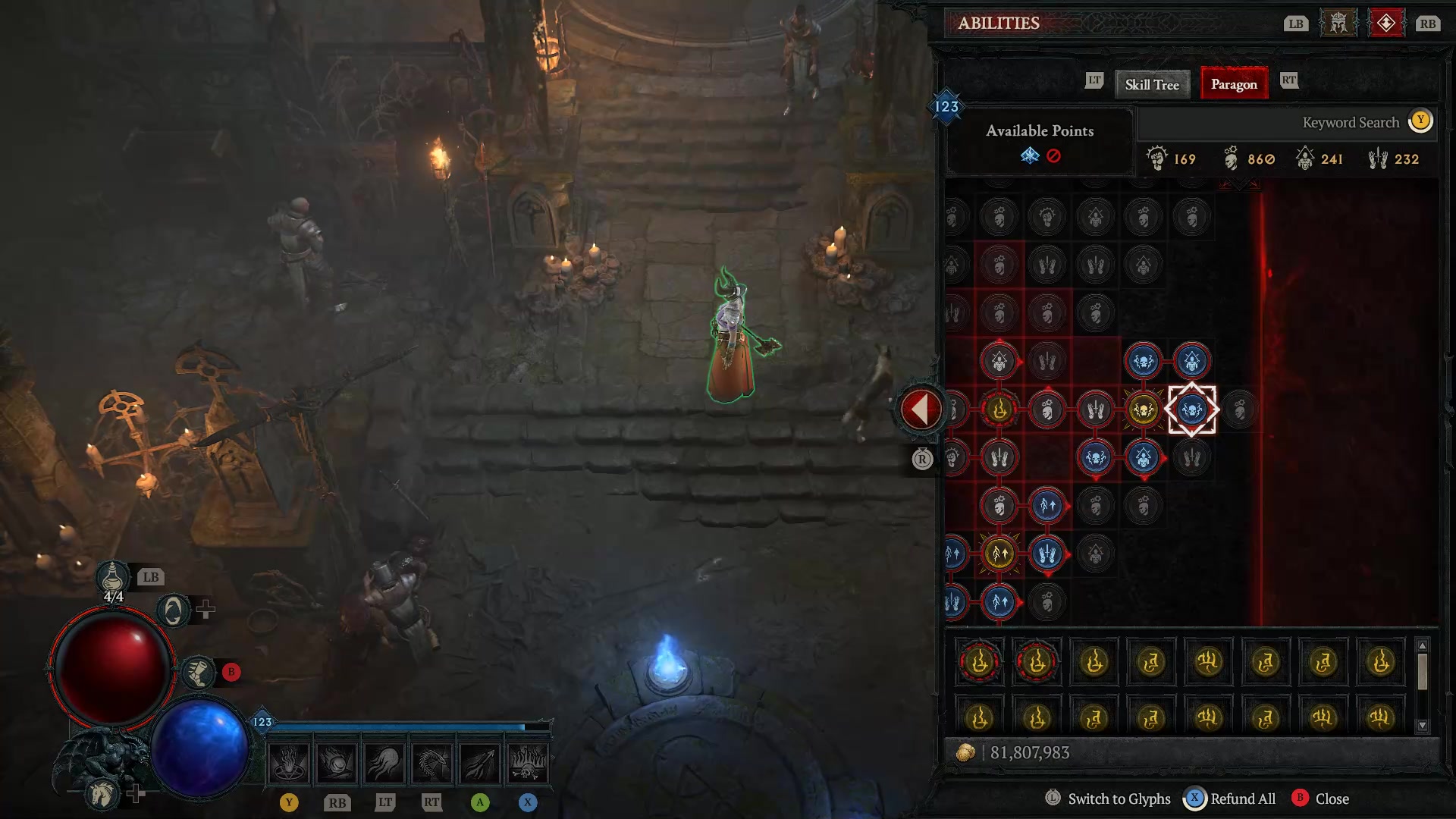This screenshot has width=1456, height=819.
Task: Open Keyword Search with the Y icon
Action: point(1420,121)
